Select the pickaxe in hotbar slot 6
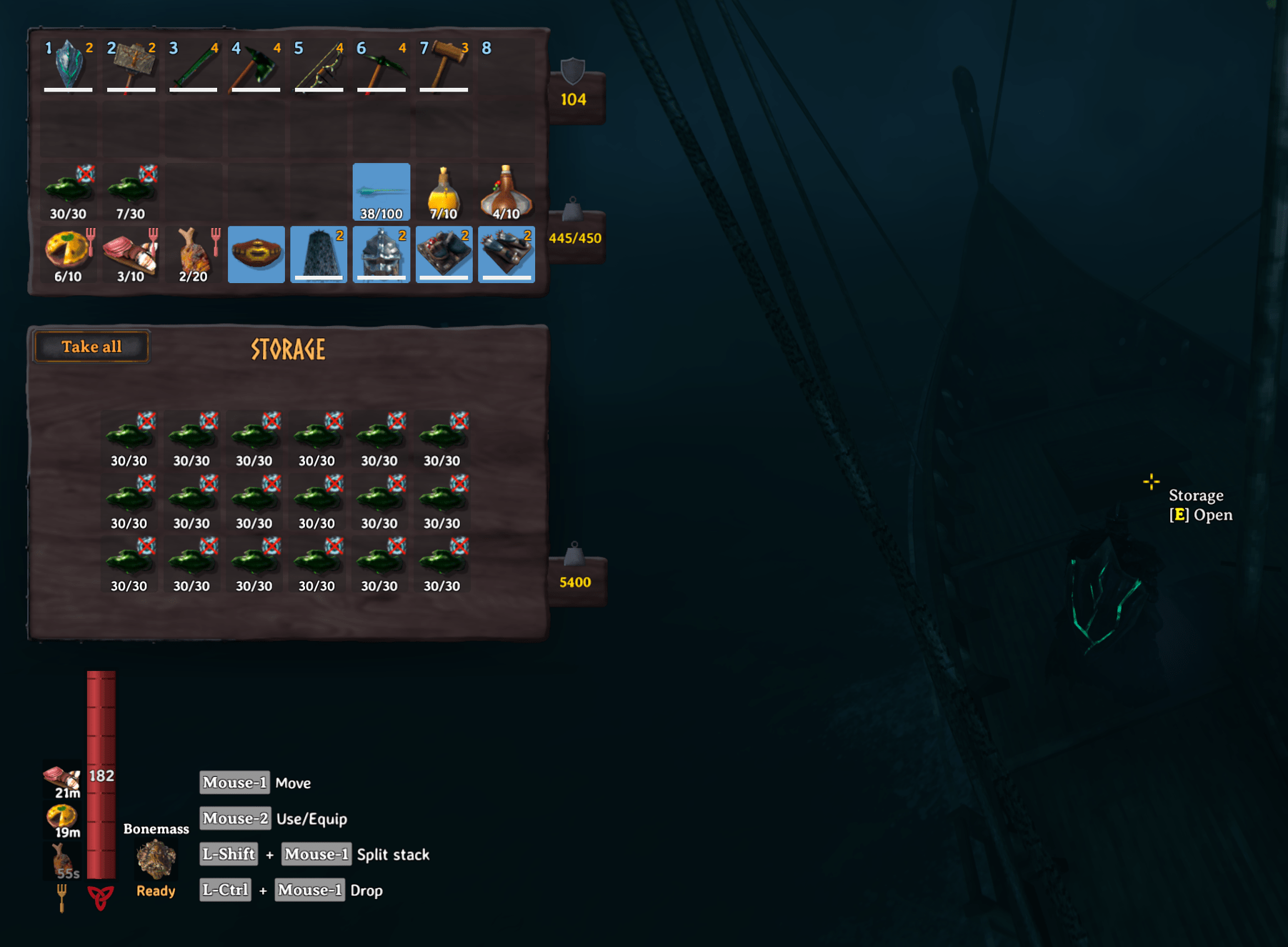1288x947 pixels. coord(381,68)
